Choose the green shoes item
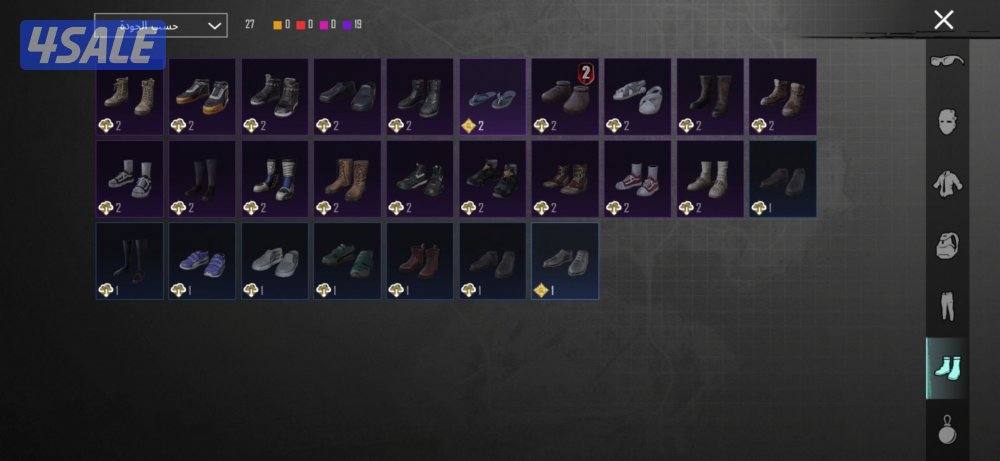Viewport: 1000px width, 461px height. [347, 261]
